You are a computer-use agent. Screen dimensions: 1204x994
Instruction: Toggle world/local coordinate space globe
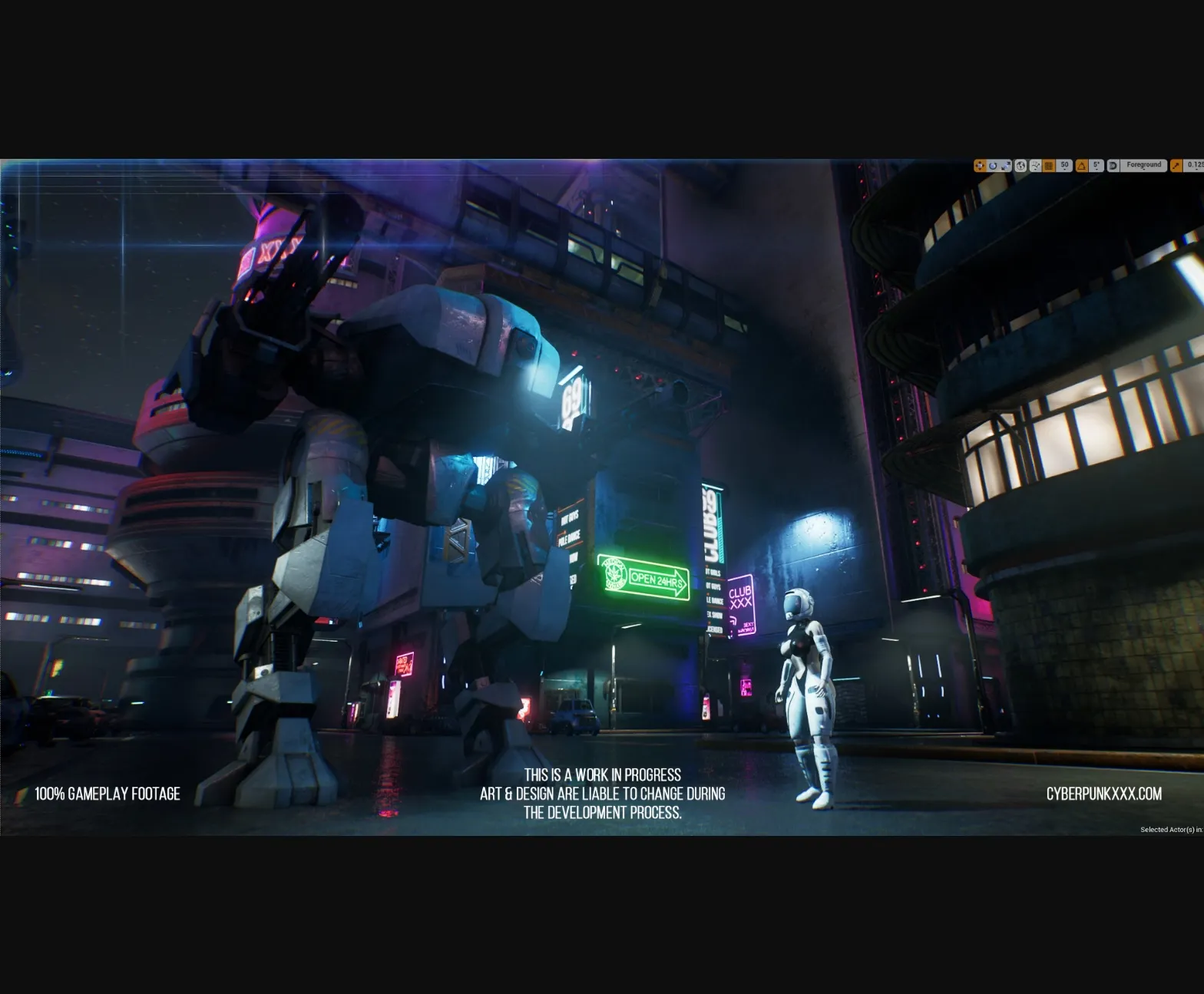(x=1021, y=165)
